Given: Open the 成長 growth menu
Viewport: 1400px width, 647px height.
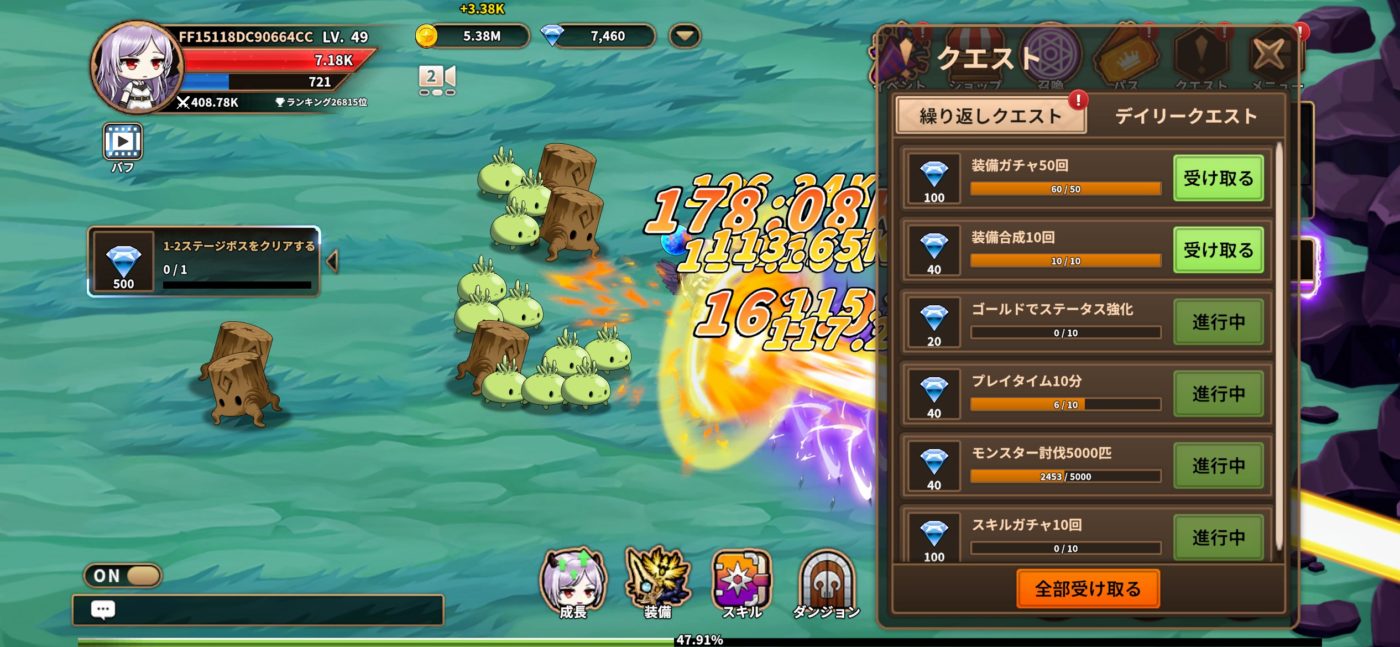Looking at the screenshot, I should click(x=573, y=581).
